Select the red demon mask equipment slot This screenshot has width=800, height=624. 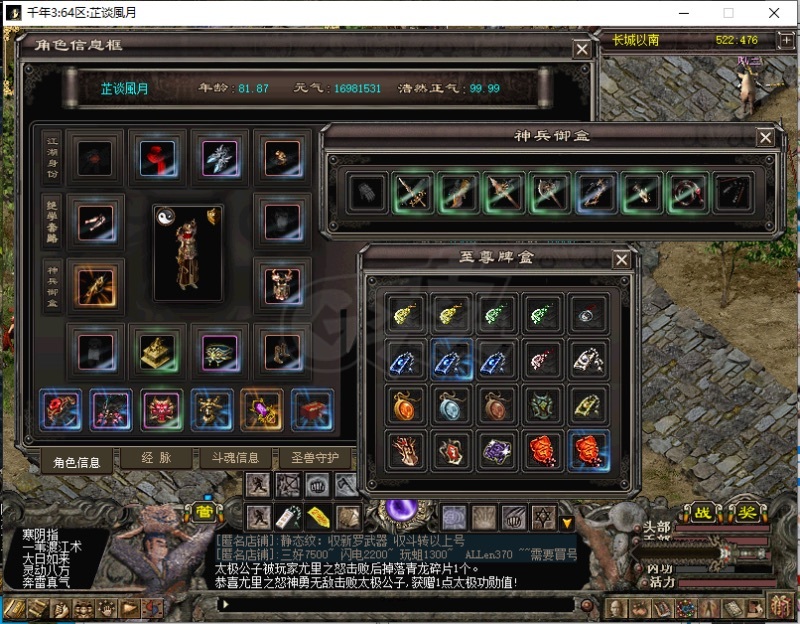(161, 409)
